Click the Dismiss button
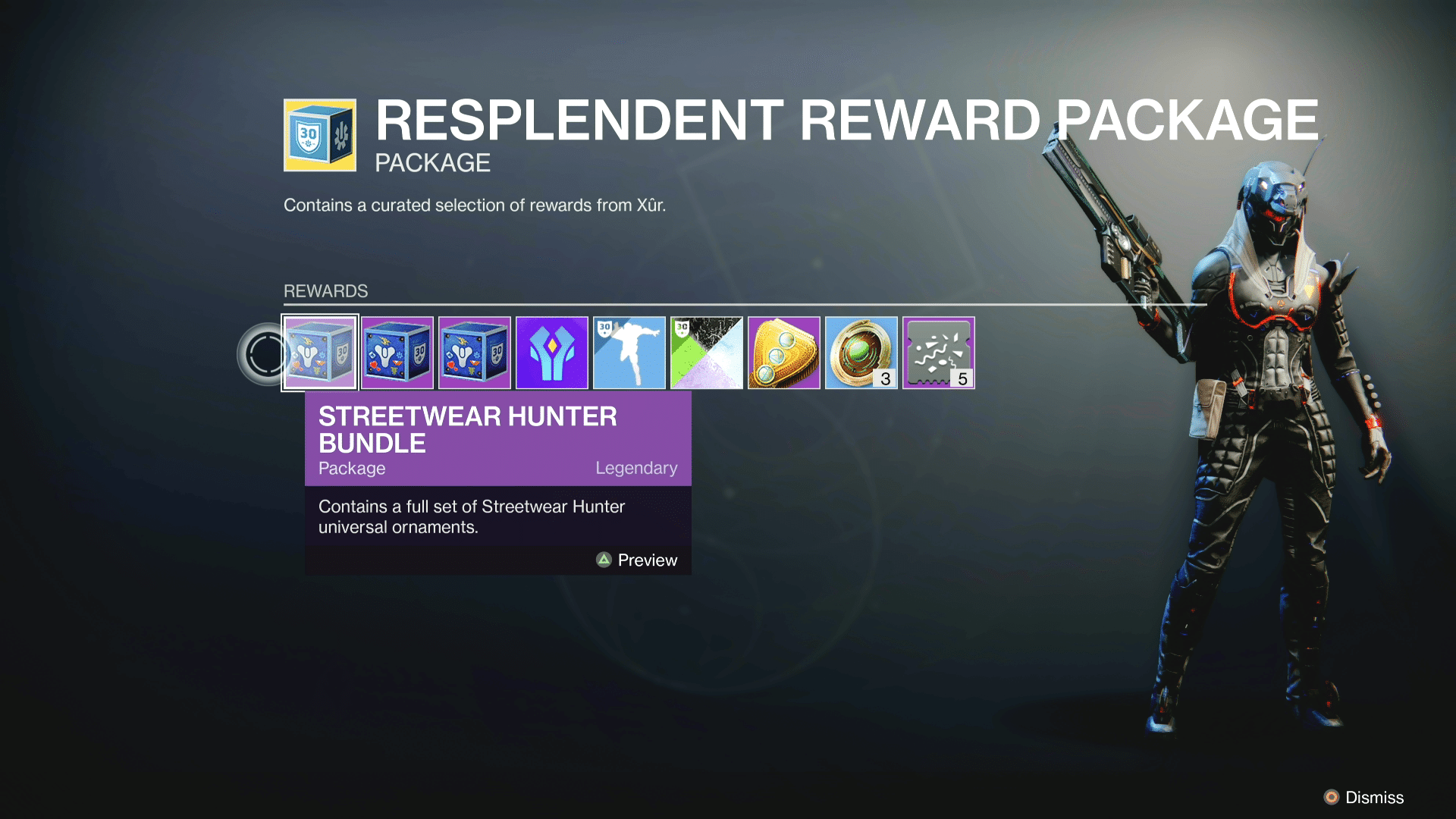Image resolution: width=1456 pixels, height=819 pixels. (x=1373, y=798)
